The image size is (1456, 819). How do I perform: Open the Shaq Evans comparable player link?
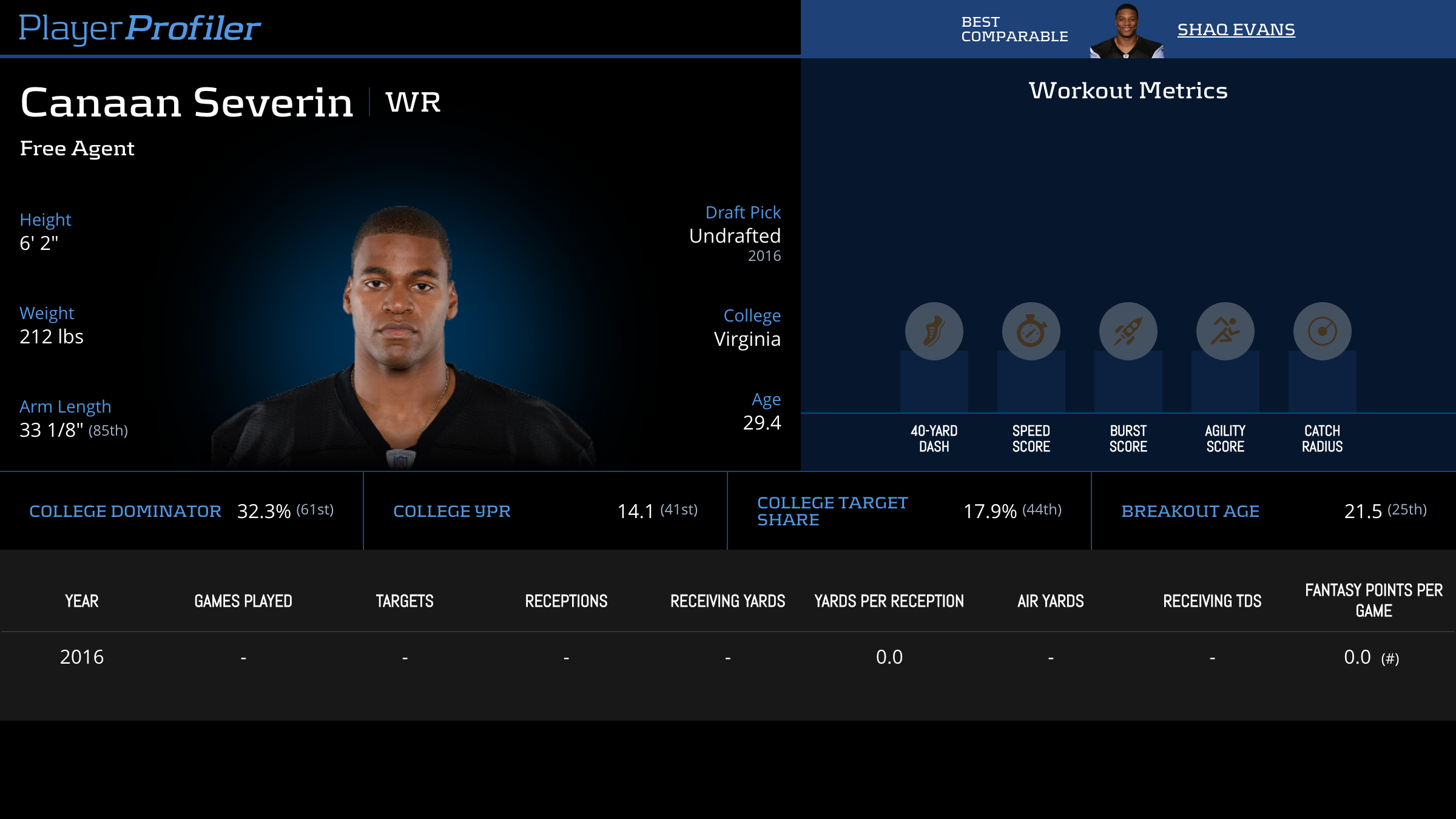point(1236,29)
